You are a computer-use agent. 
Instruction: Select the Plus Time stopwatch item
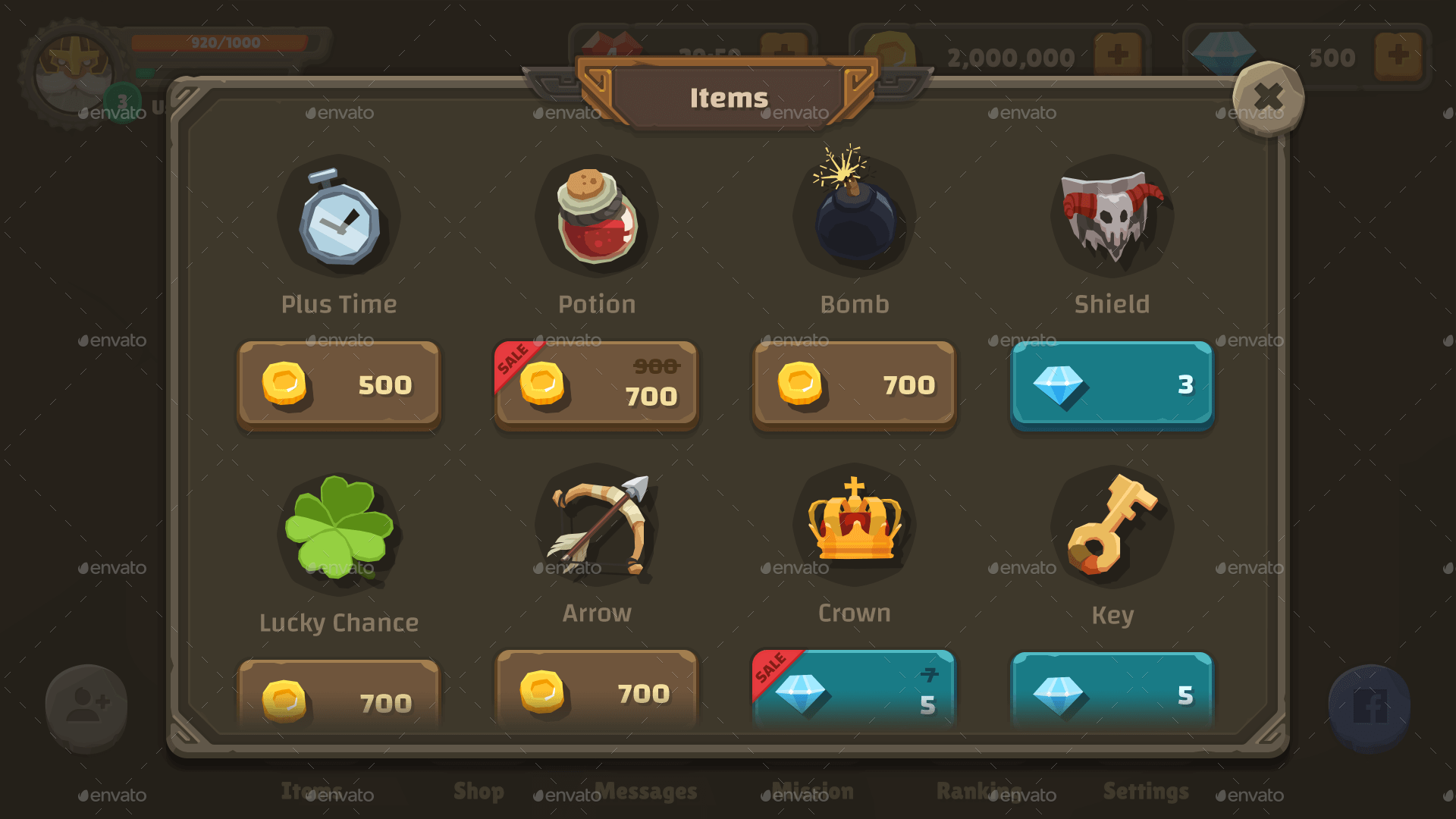pos(339,220)
